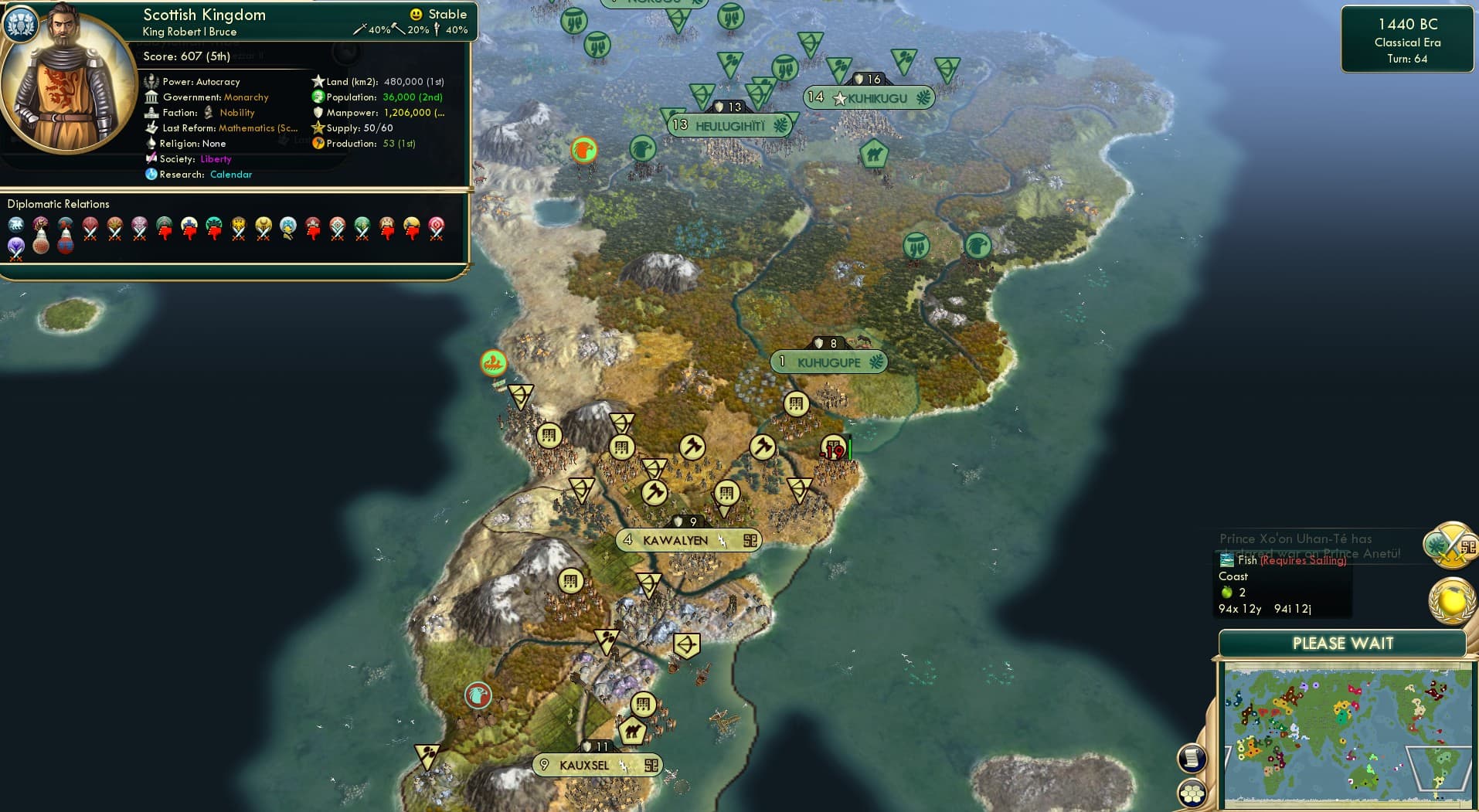Viewport: 1479px width, 812px height.
Task: Toggle the hex grid overlay button
Action: tap(1192, 792)
